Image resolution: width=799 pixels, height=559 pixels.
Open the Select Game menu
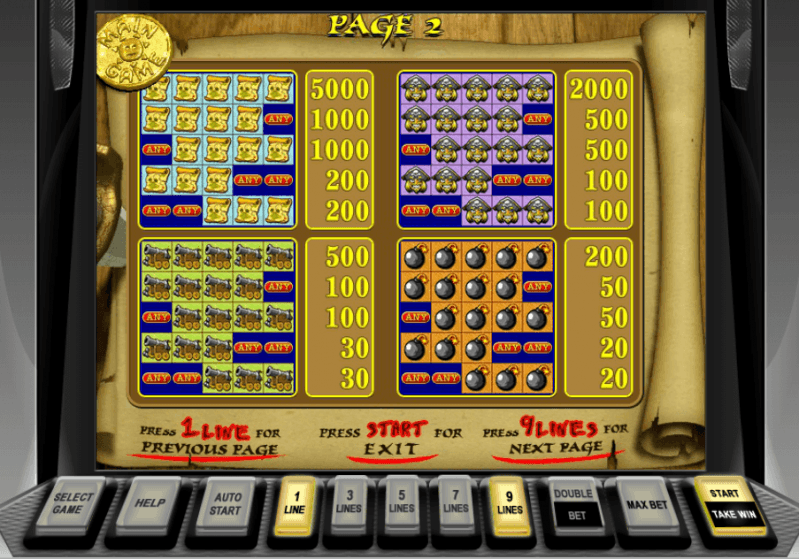(x=73, y=503)
